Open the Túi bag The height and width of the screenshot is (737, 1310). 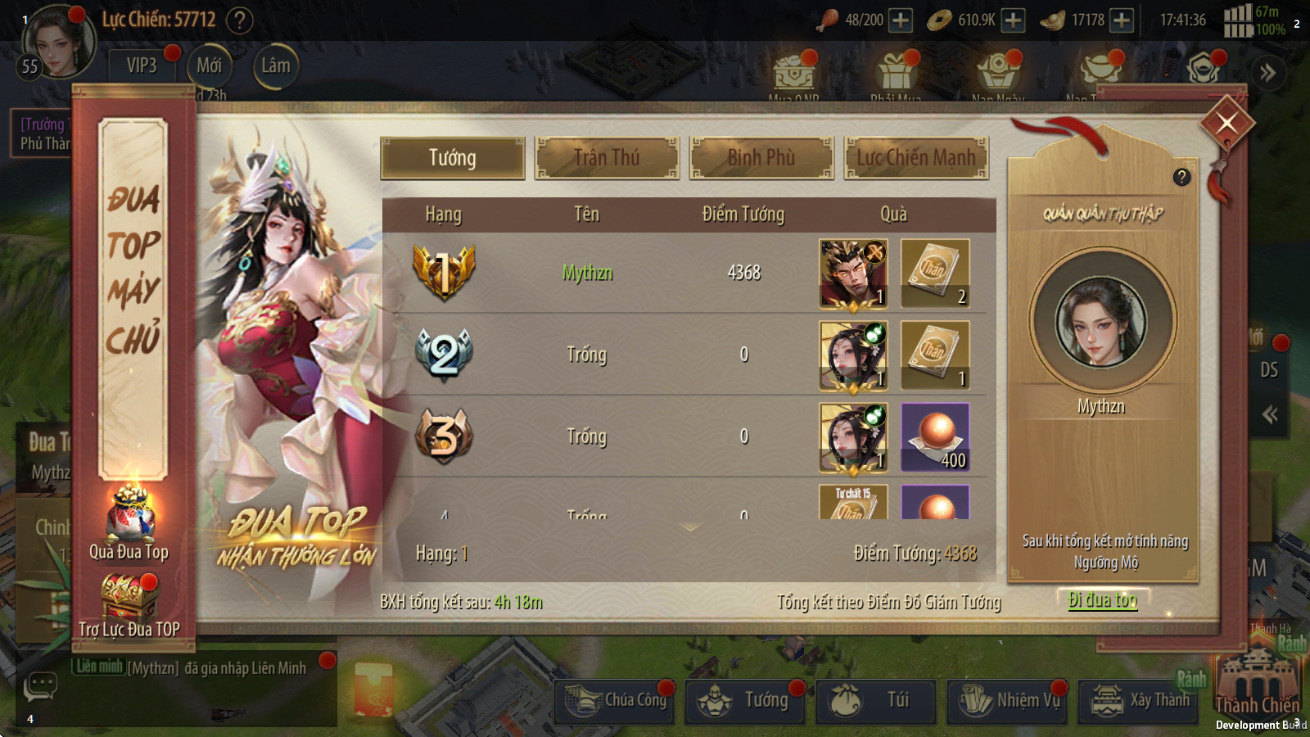tap(875, 701)
